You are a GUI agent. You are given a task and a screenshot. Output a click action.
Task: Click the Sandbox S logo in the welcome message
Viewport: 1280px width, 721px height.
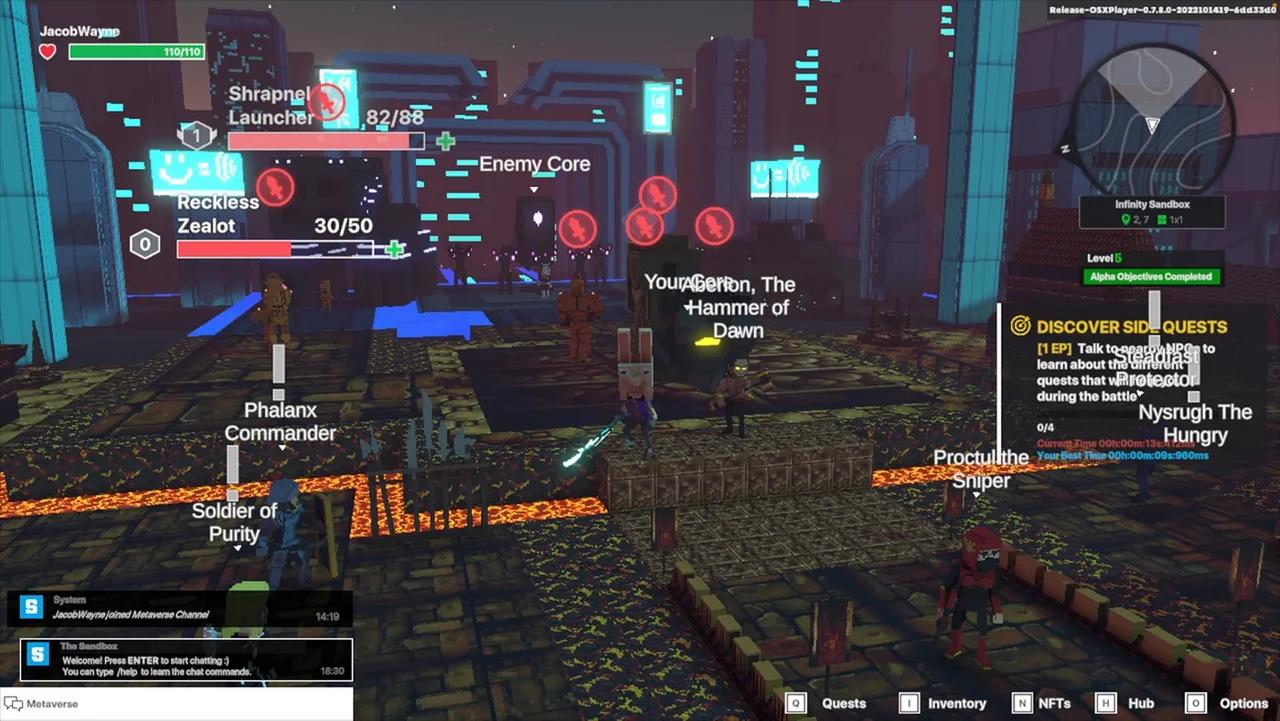pyautogui.click(x=37, y=655)
